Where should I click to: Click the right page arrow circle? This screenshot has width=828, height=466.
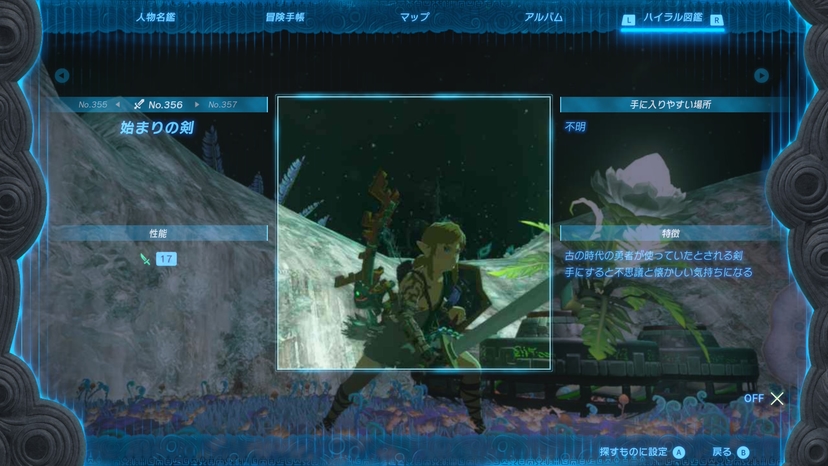pos(761,75)
